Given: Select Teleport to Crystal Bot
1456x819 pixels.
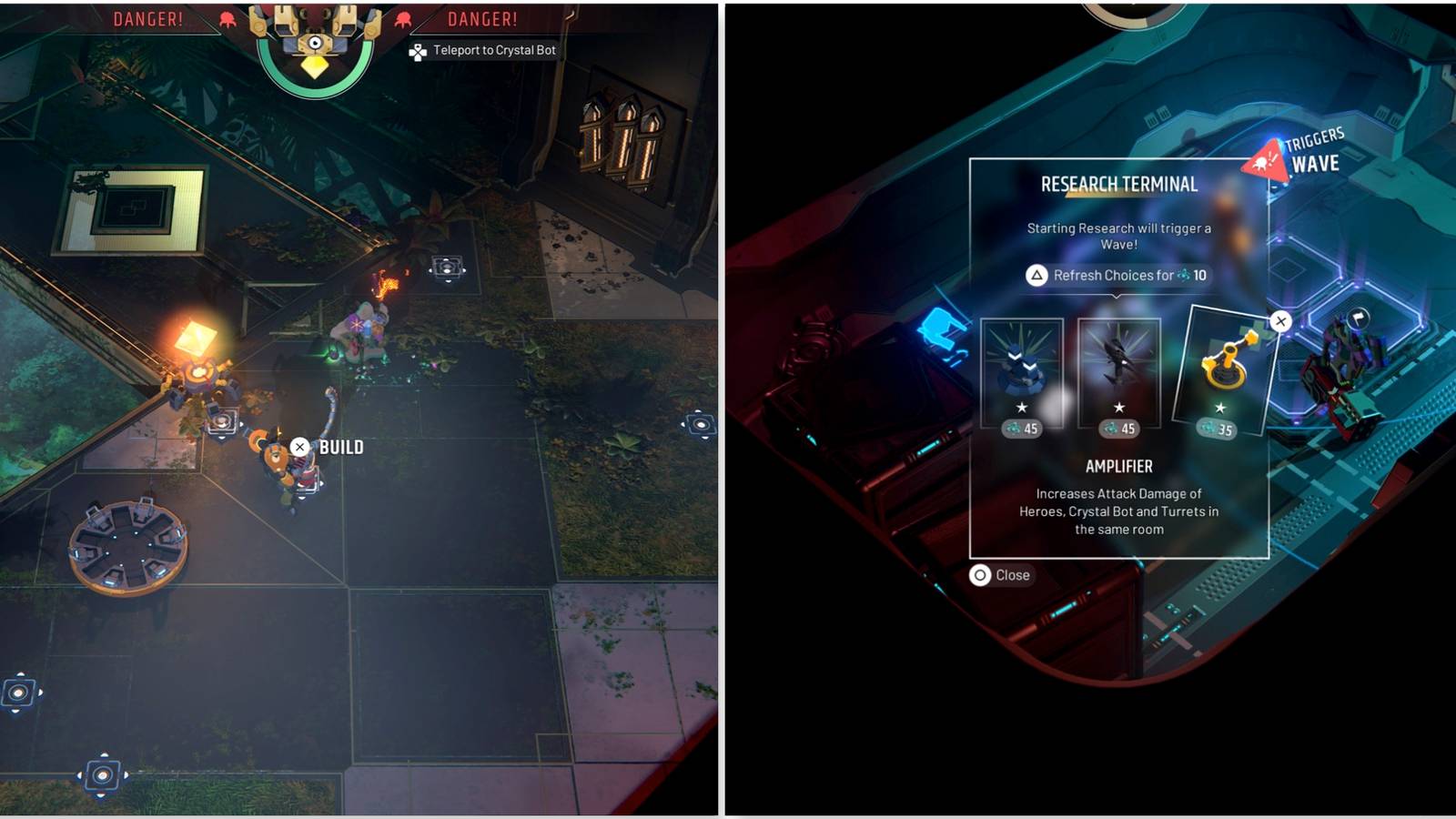Looking at the screenshot, I should [x=491, y=51].
